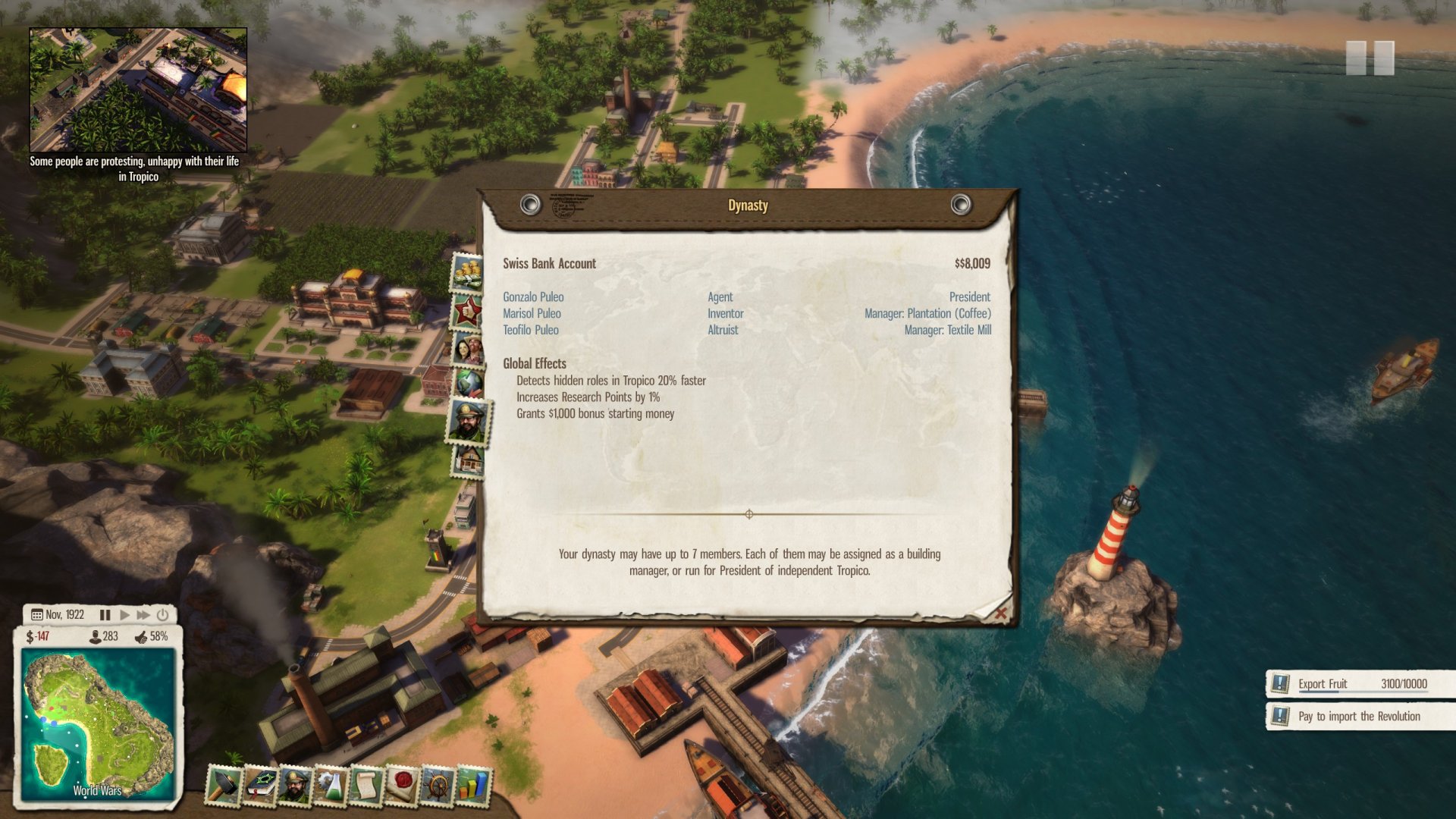Select dynasty member Gonzalo Puleo
1456x819 pixels.
533,297
